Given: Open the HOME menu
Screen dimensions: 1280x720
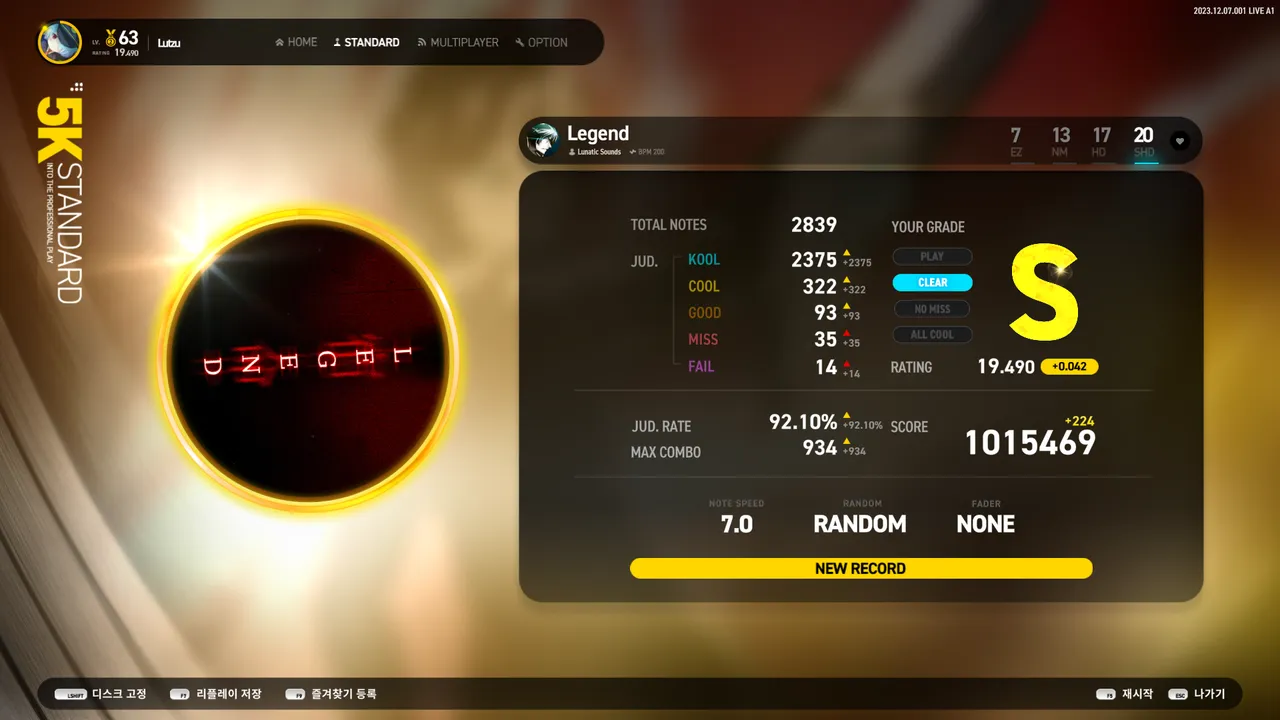Looking at the screenshot, I should coord(296,42).
